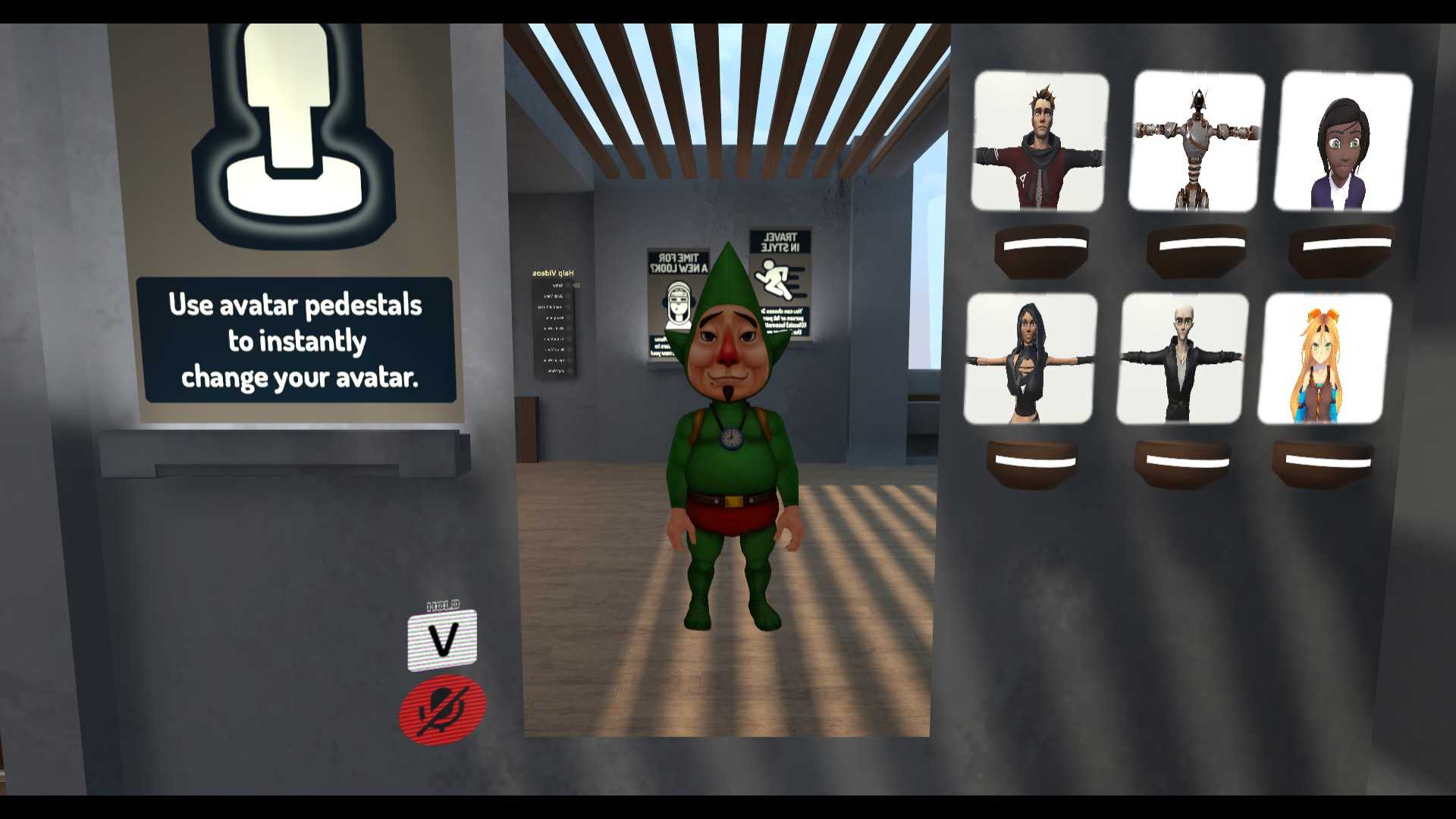Select the blonde anime girl avatar thumbnail
The width and height of the screenshot is (1456, 819).
1323,358
